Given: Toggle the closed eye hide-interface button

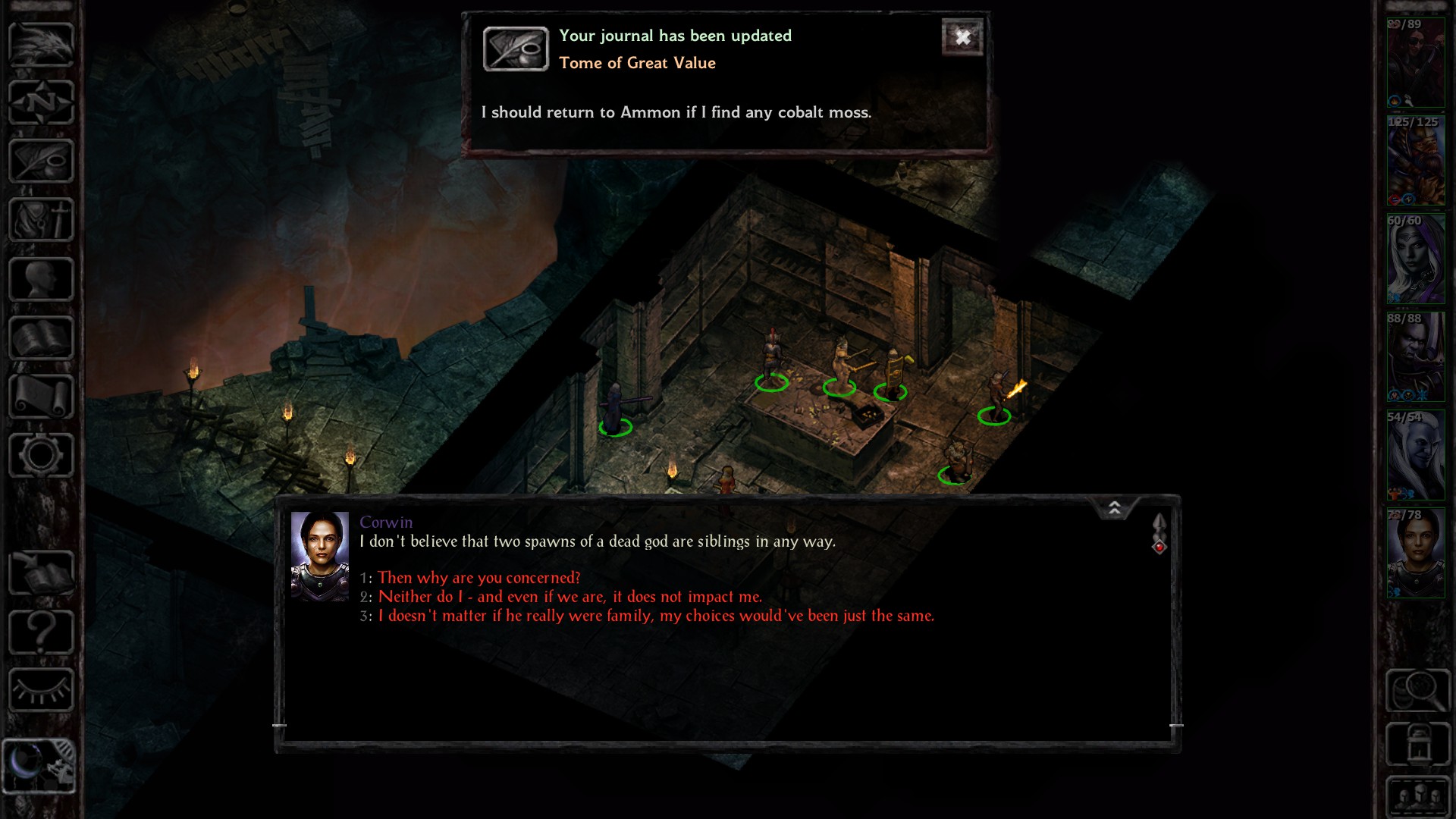Looking at the screenshot, I should (x=41, y=690).
